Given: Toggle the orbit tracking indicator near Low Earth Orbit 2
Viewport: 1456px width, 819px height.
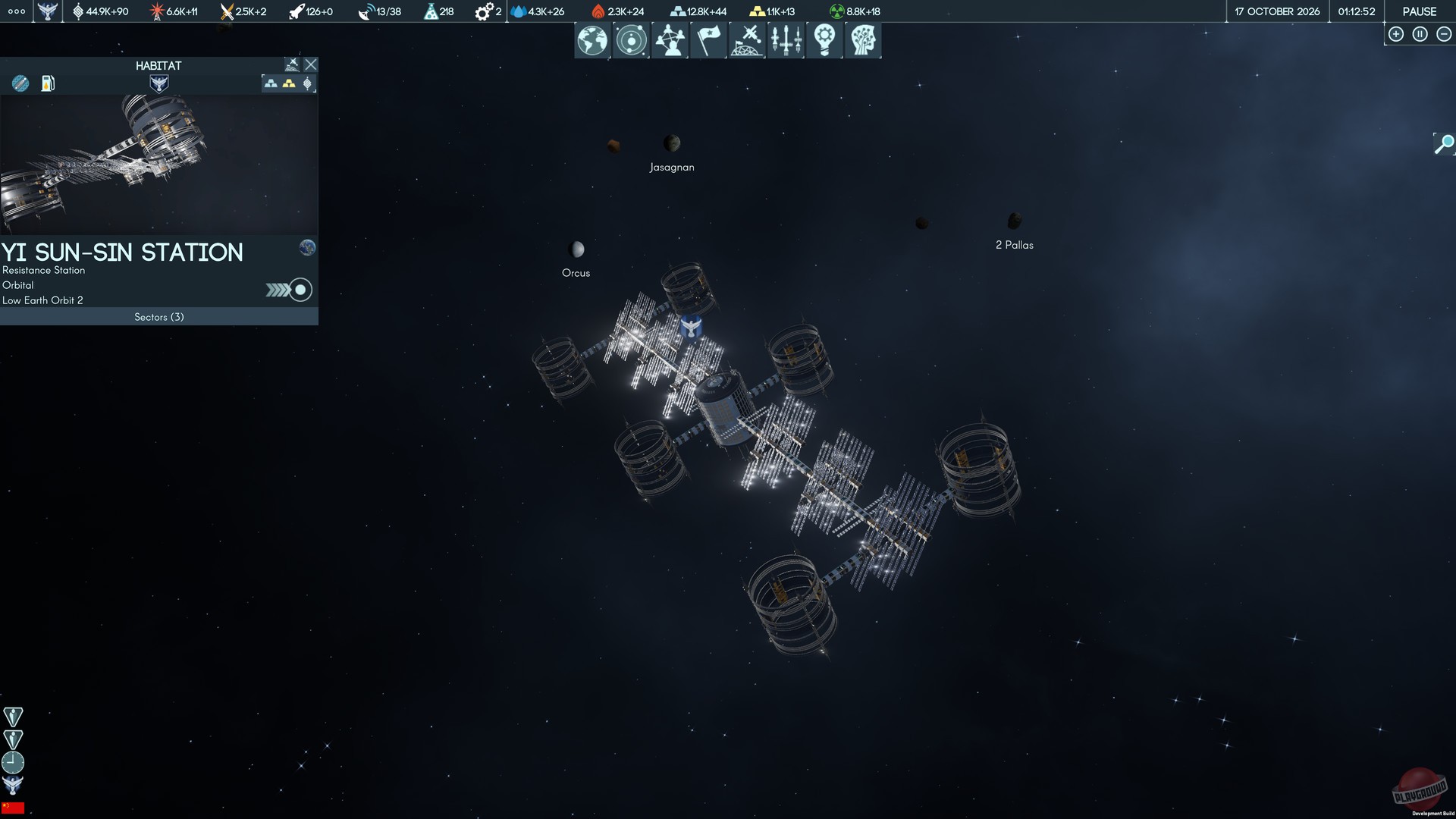Looking at the screenshot, I should 300,290.
